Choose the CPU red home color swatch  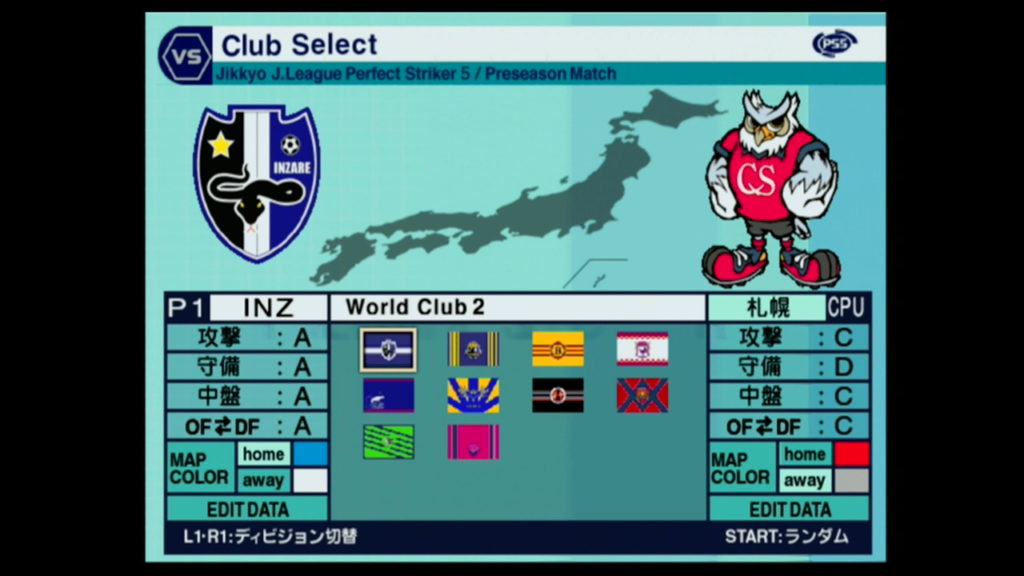point(851,454)
